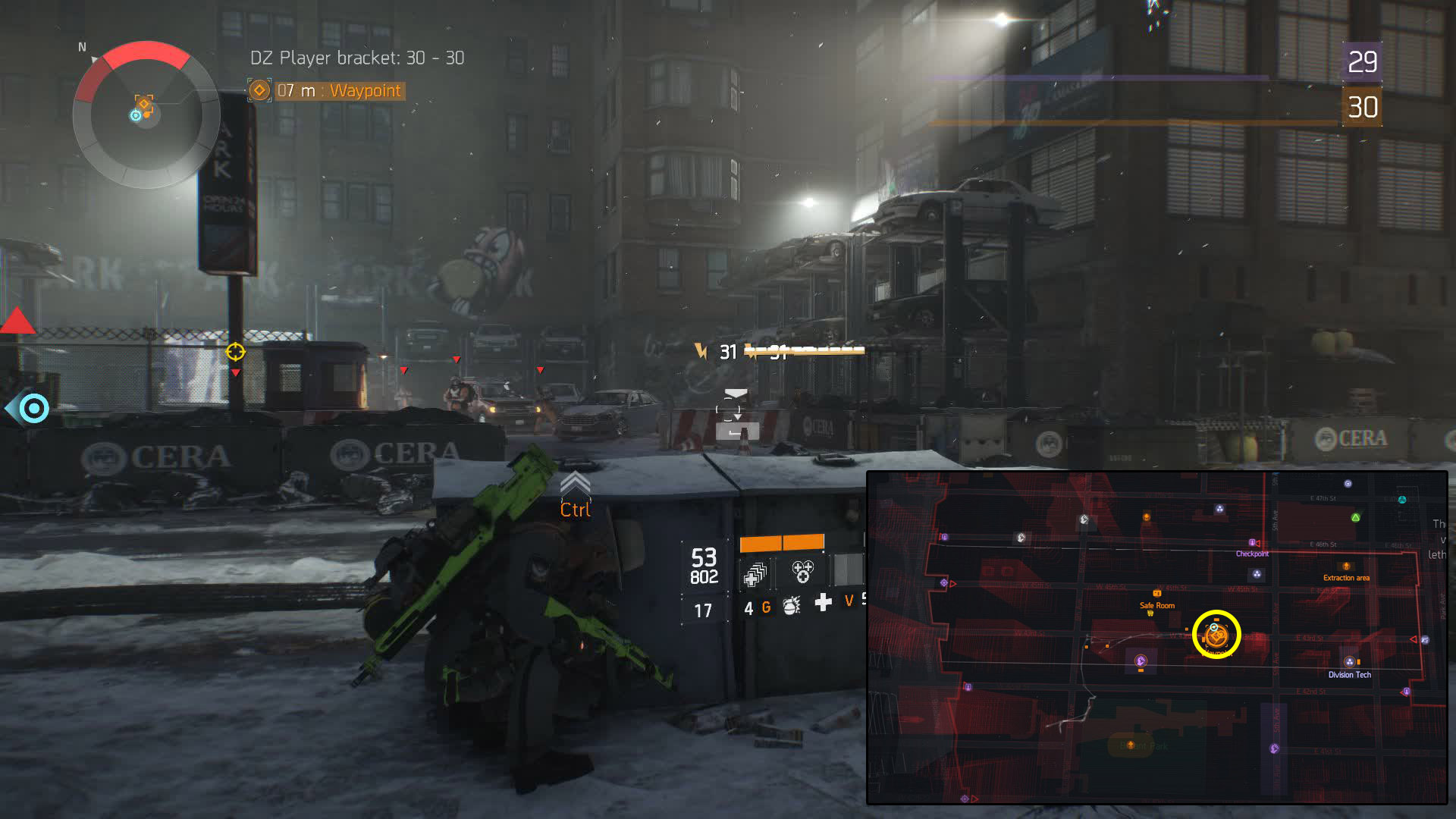Select the Safe Room map marker
Viewport: 1456px width, 819px height.
tap(1156, 594)
